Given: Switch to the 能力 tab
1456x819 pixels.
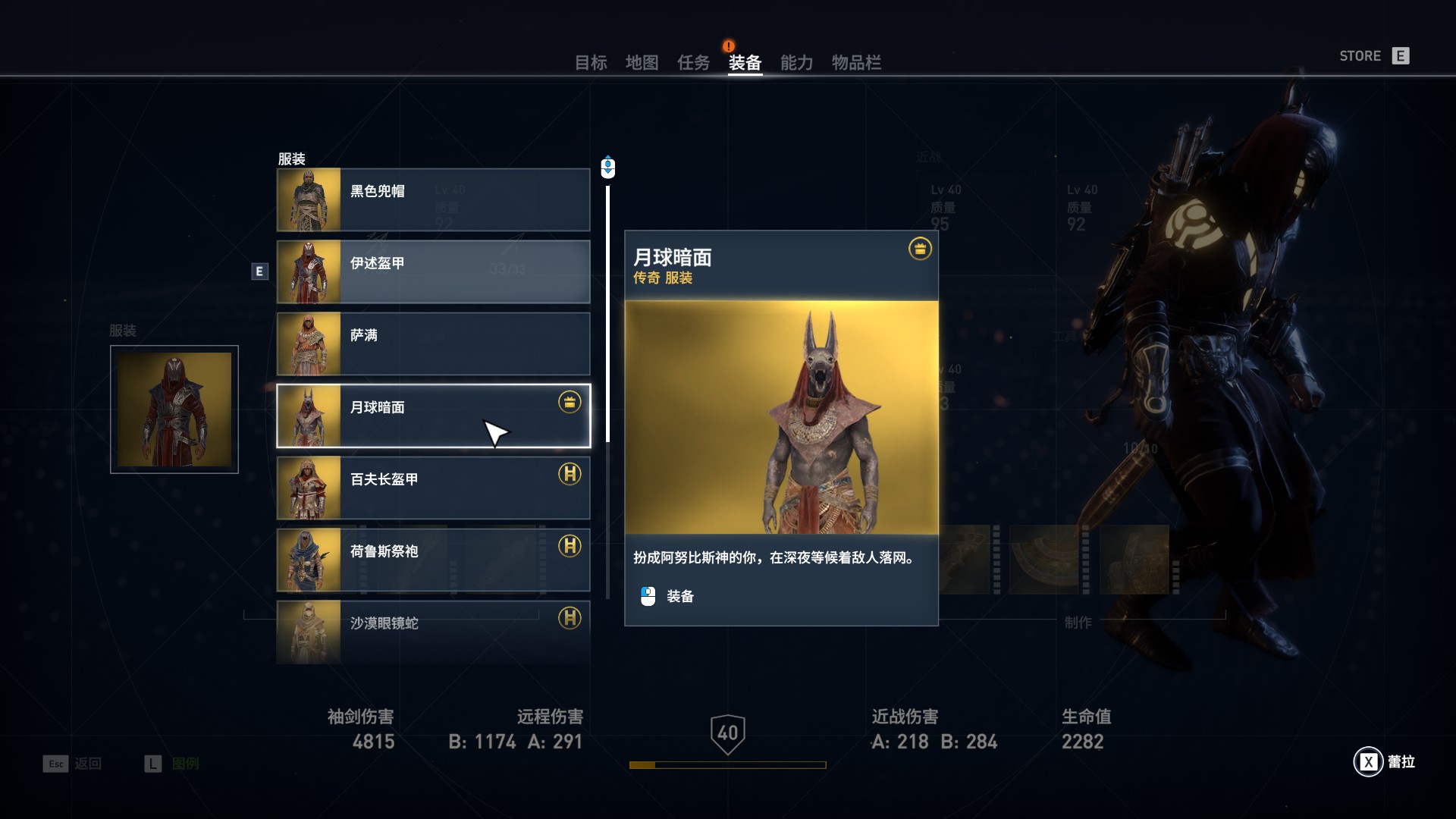Looking at the screenshot, I should (x=796, y=63).
